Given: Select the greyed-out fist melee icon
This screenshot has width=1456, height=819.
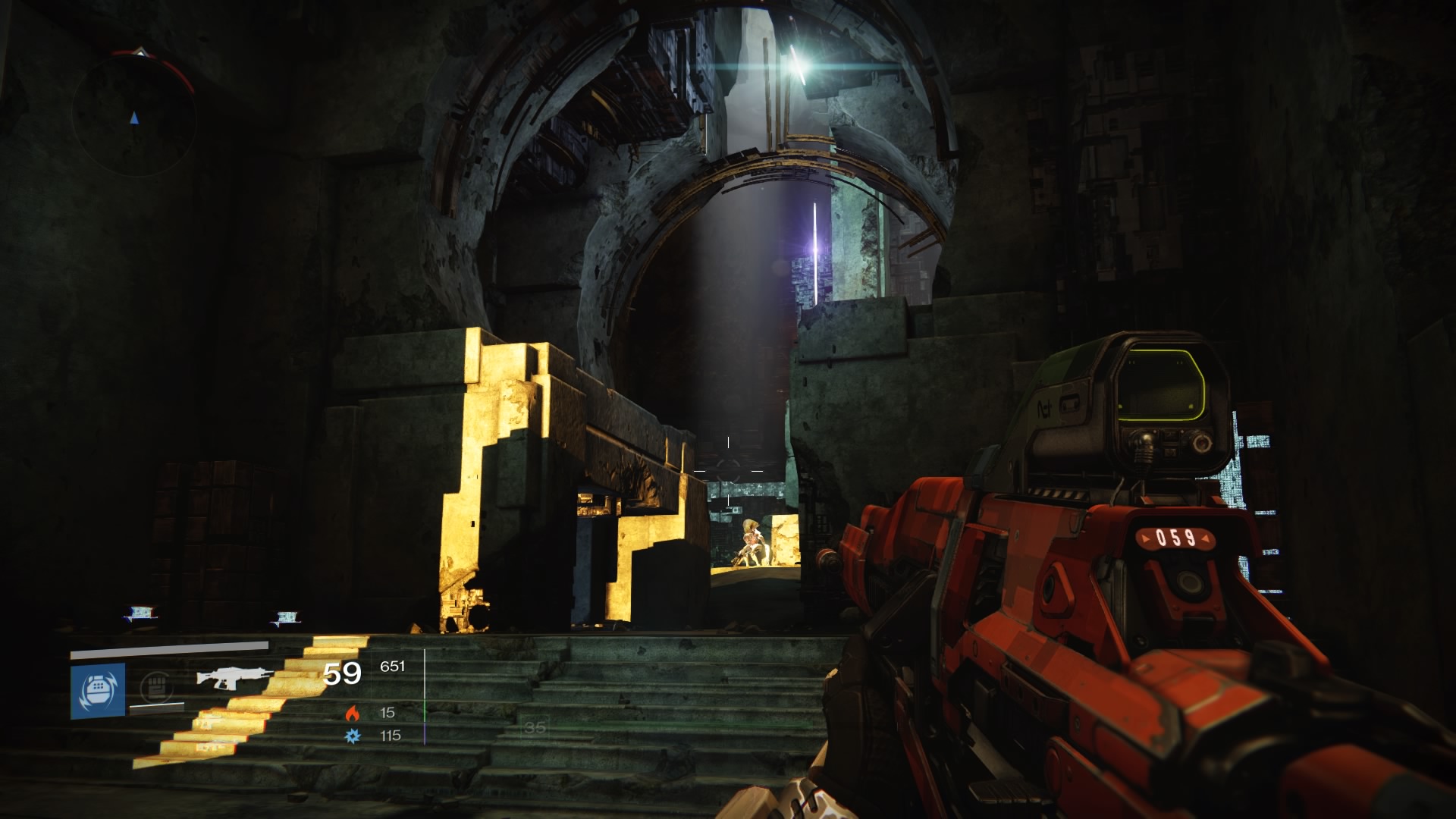Looking at the screenshot, I should coord(156,688).
